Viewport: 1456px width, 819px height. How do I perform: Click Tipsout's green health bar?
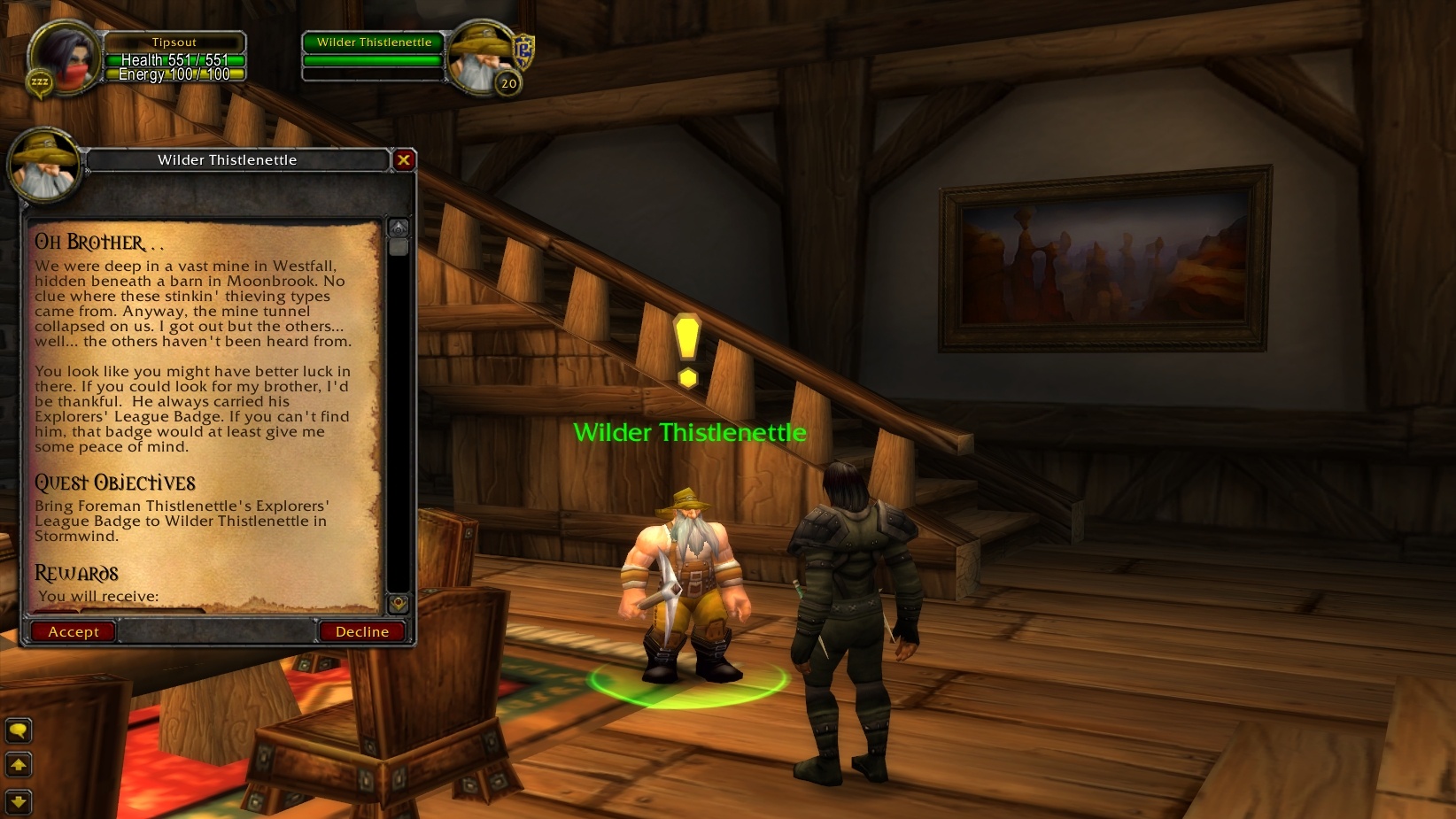pyautogui.click(x=174, y=59)
